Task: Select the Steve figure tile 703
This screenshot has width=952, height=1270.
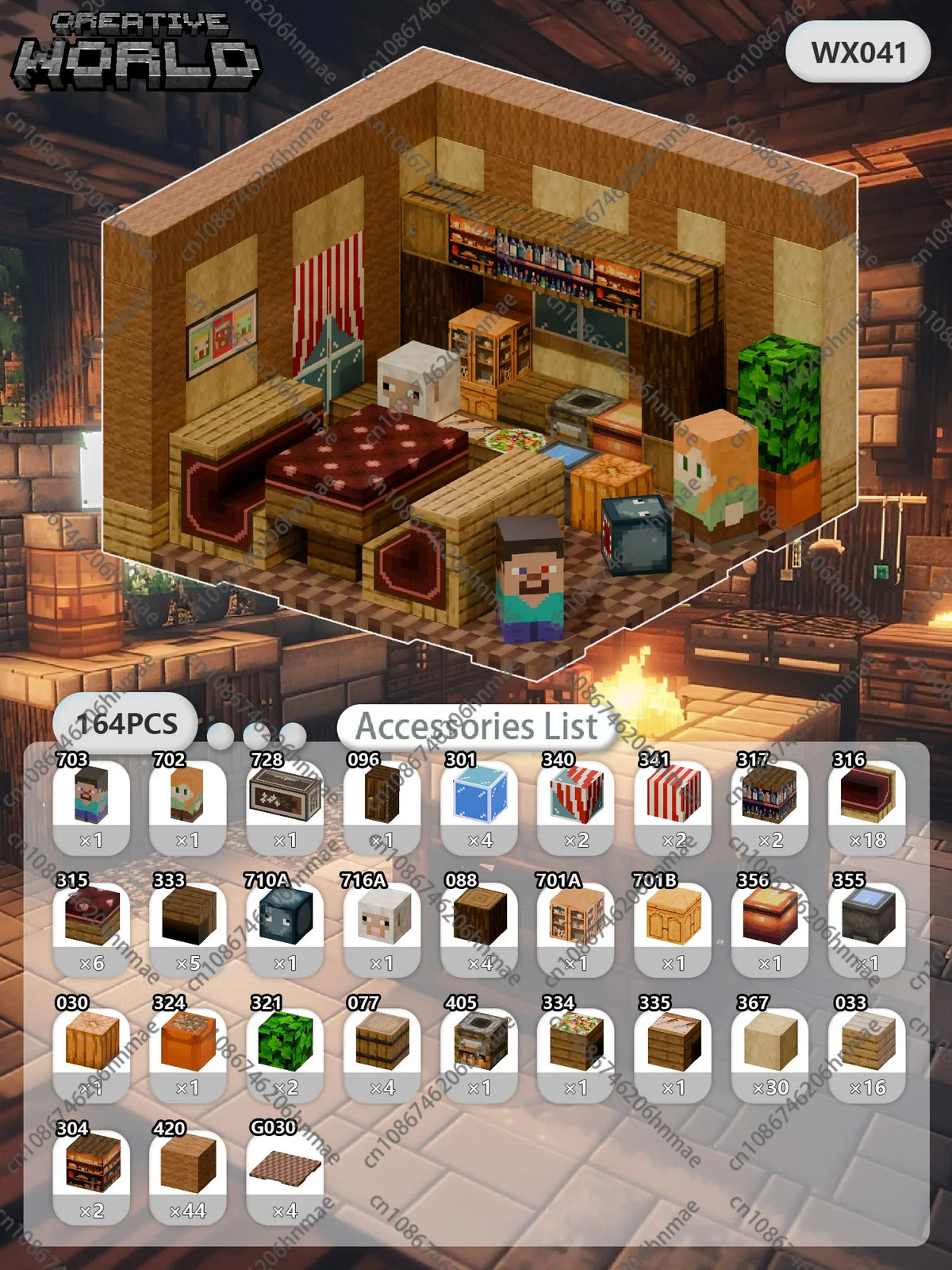Action: tap(91, 795)
